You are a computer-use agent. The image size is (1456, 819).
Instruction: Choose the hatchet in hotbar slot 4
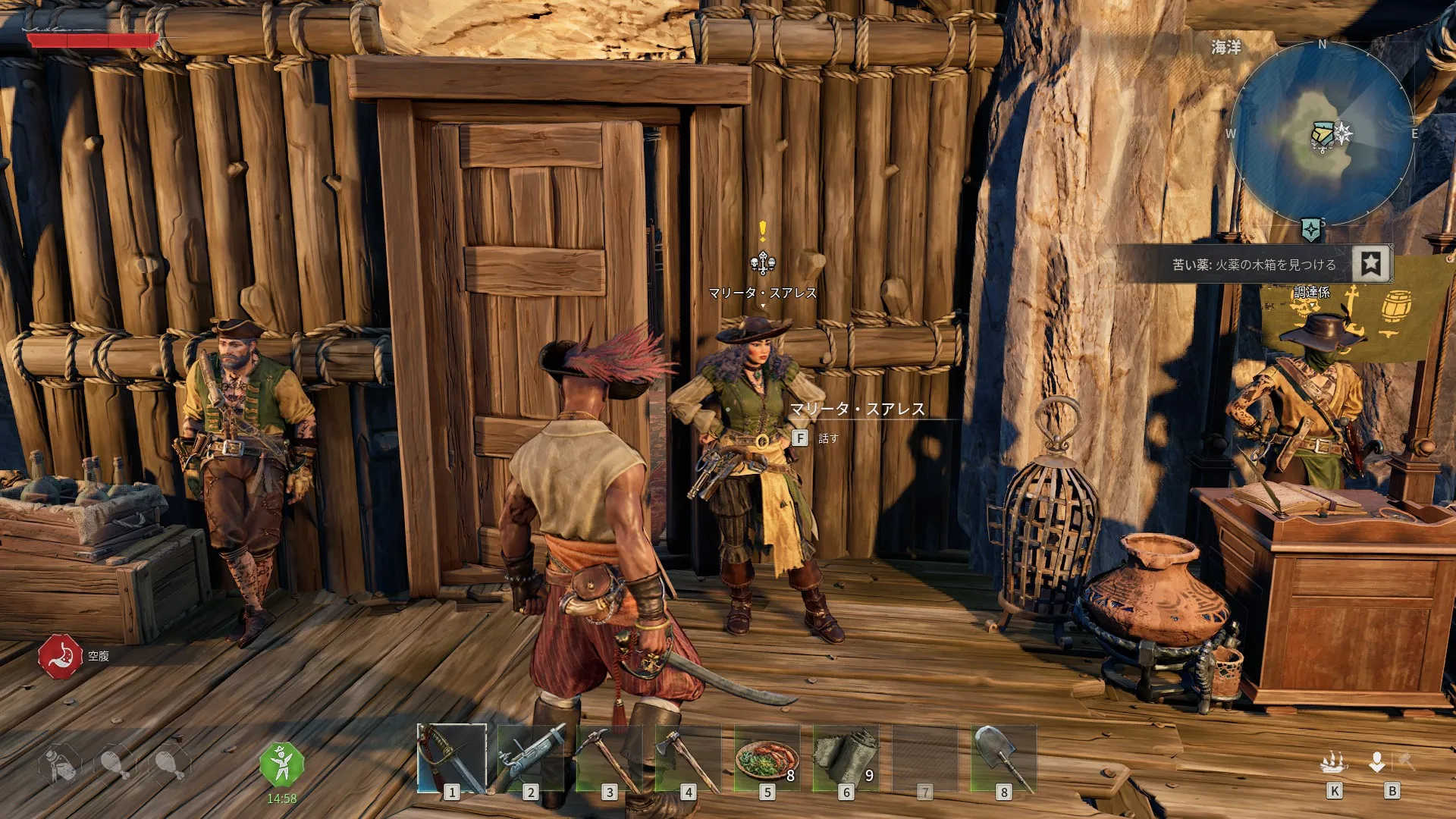(x=689, y=758)
